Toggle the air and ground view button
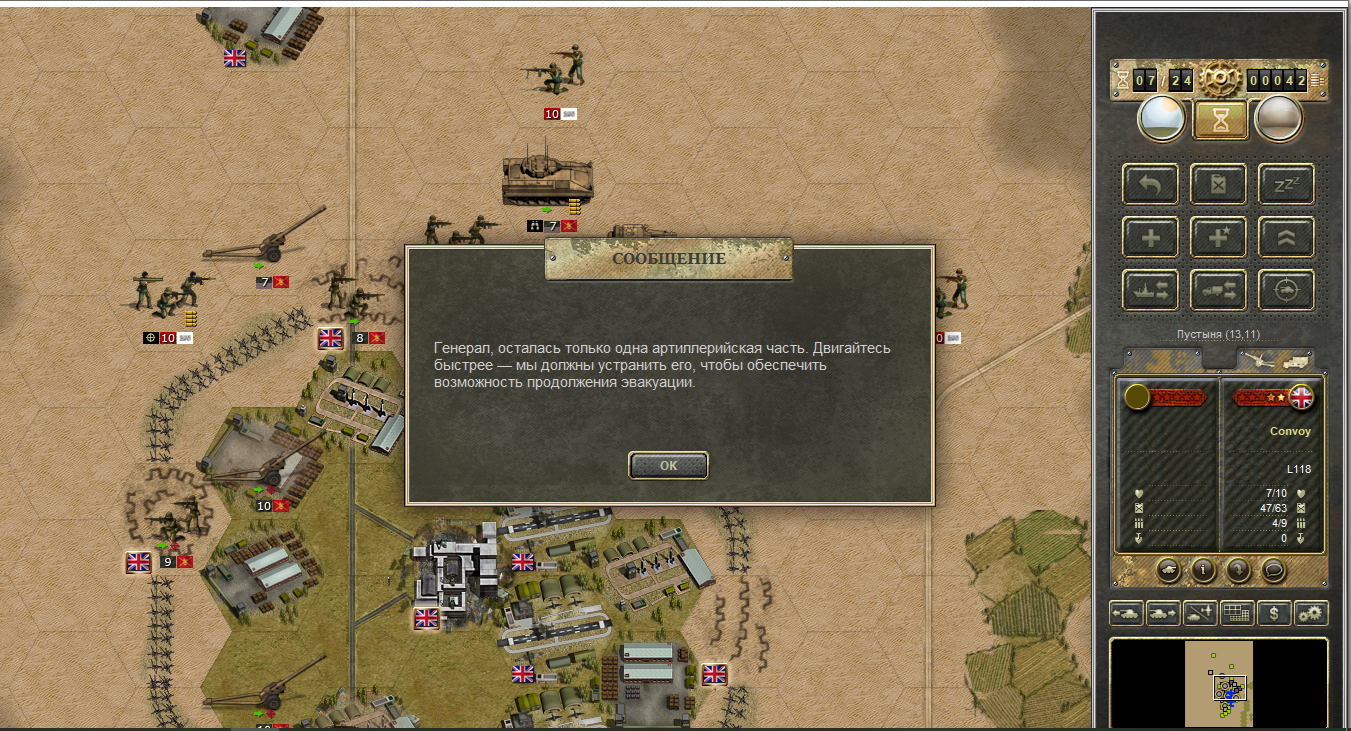This screenshot has width=1351, height=731. [x=1200, y=613]
